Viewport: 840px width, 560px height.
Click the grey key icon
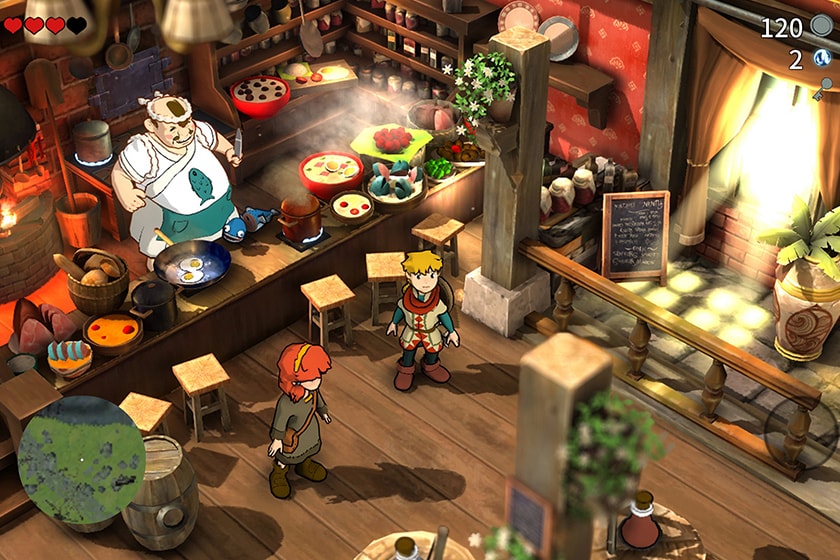(x=825, y=88)
